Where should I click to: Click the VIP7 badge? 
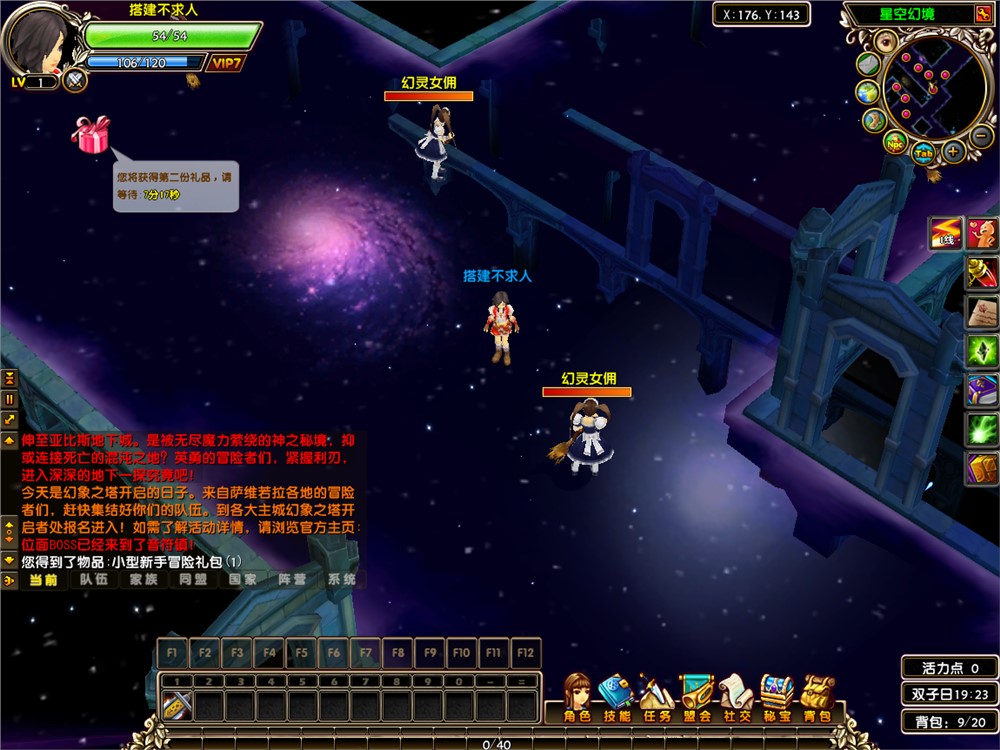click(227, 63)
